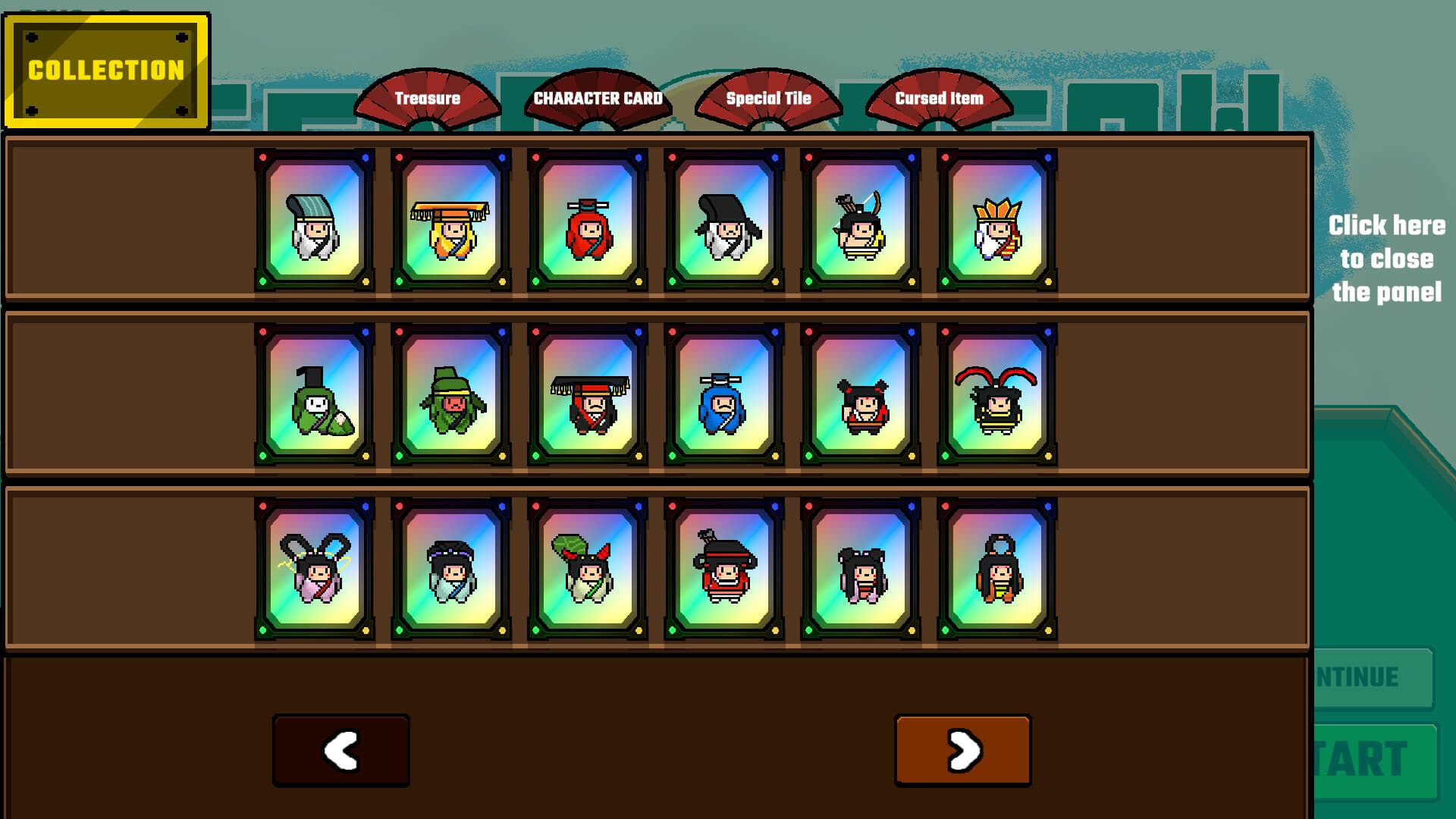
Task: Open the Special Tile collection tab
Action: [x=769, y=97]
